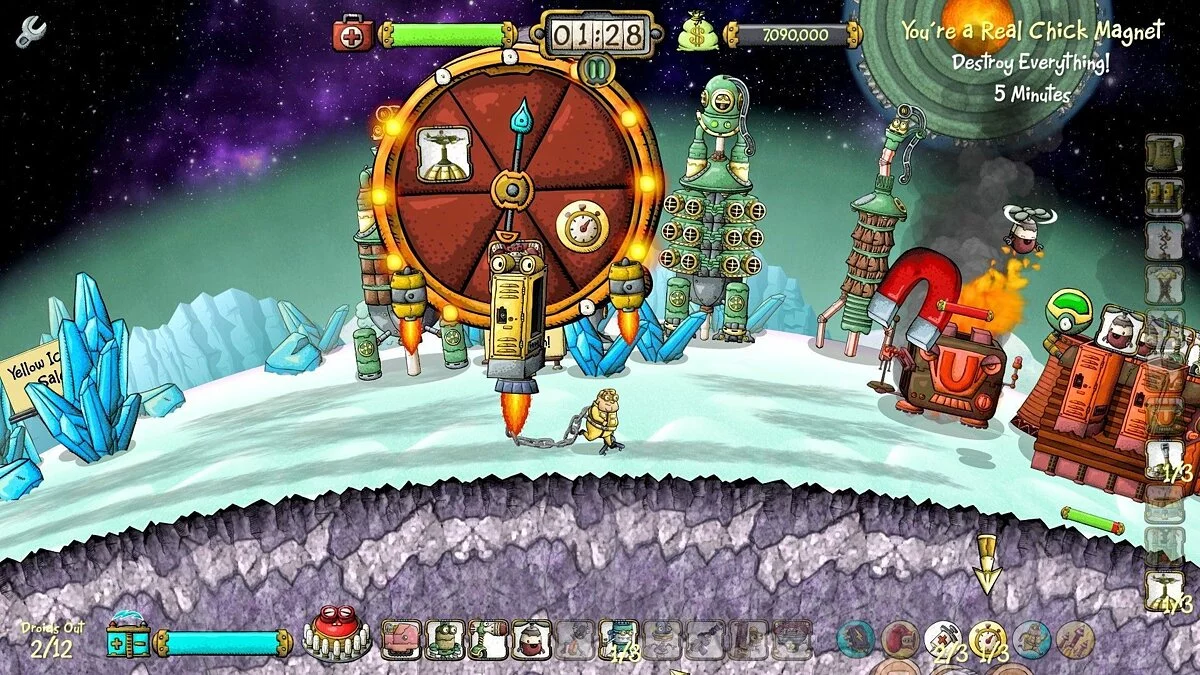Select the blue droid showing 1/3
The width and height of the screenshot is (1200, 675).
tap(618, 639)
